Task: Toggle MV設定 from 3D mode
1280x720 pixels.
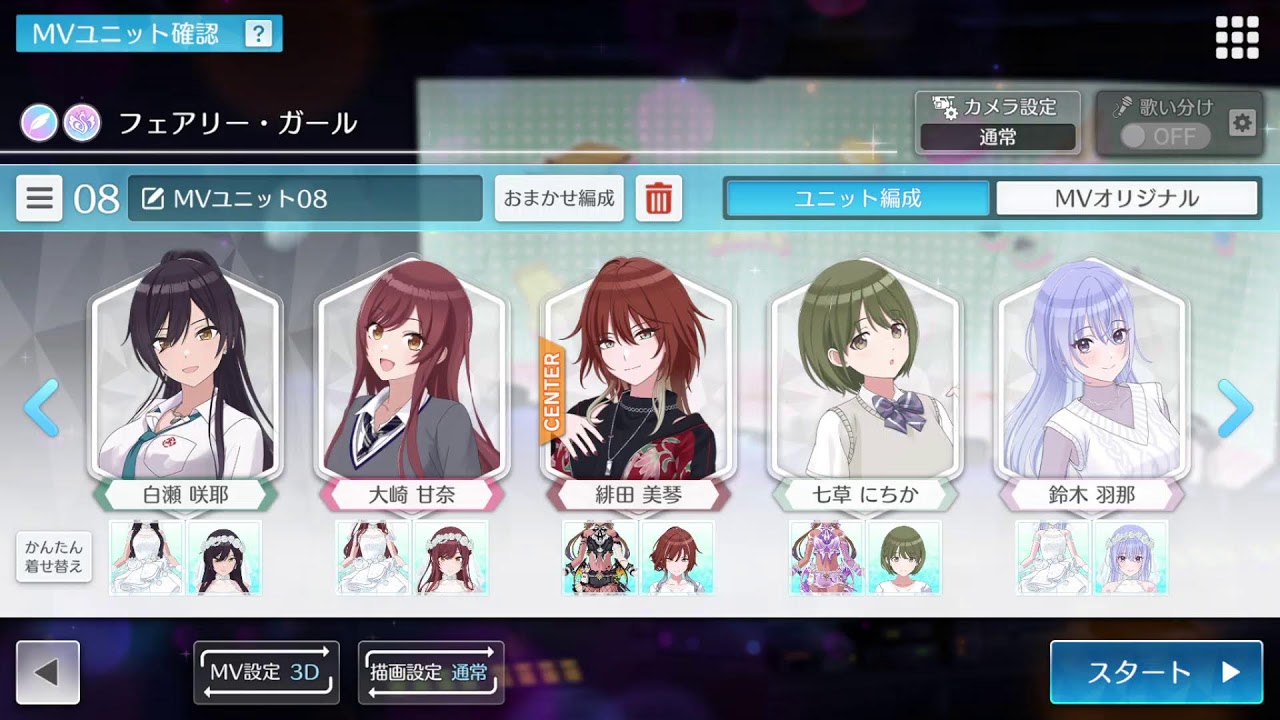Action: click(265, 672)
